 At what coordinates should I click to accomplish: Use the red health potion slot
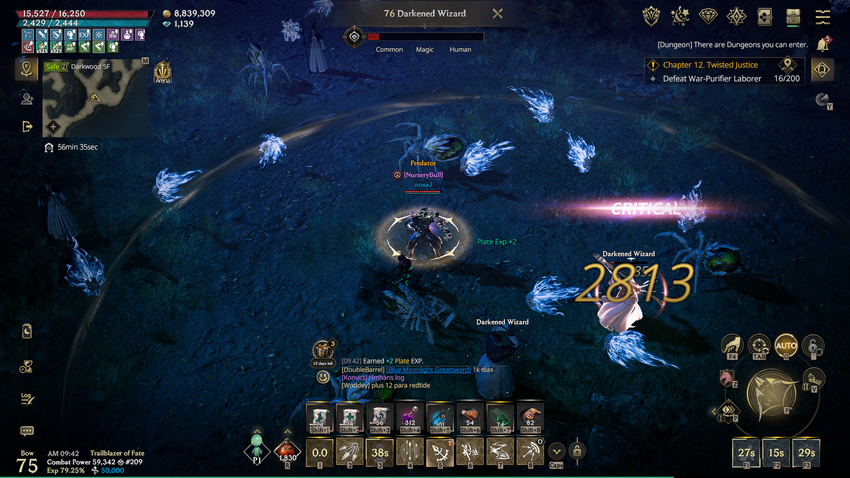point(287,451)
